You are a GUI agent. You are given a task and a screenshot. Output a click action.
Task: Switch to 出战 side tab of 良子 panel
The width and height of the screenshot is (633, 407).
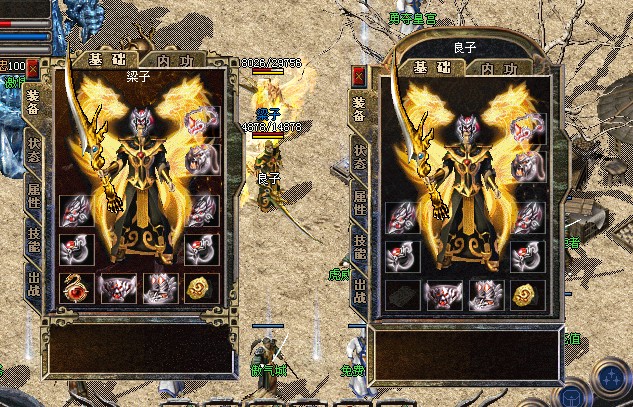359,291
